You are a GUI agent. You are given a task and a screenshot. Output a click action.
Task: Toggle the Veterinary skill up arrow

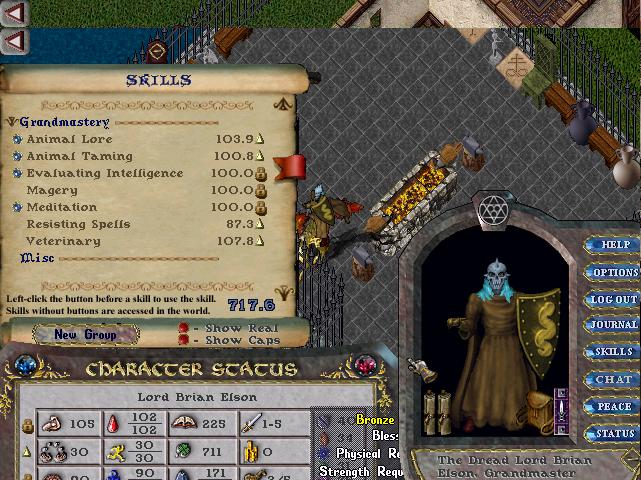pos(260,242)
